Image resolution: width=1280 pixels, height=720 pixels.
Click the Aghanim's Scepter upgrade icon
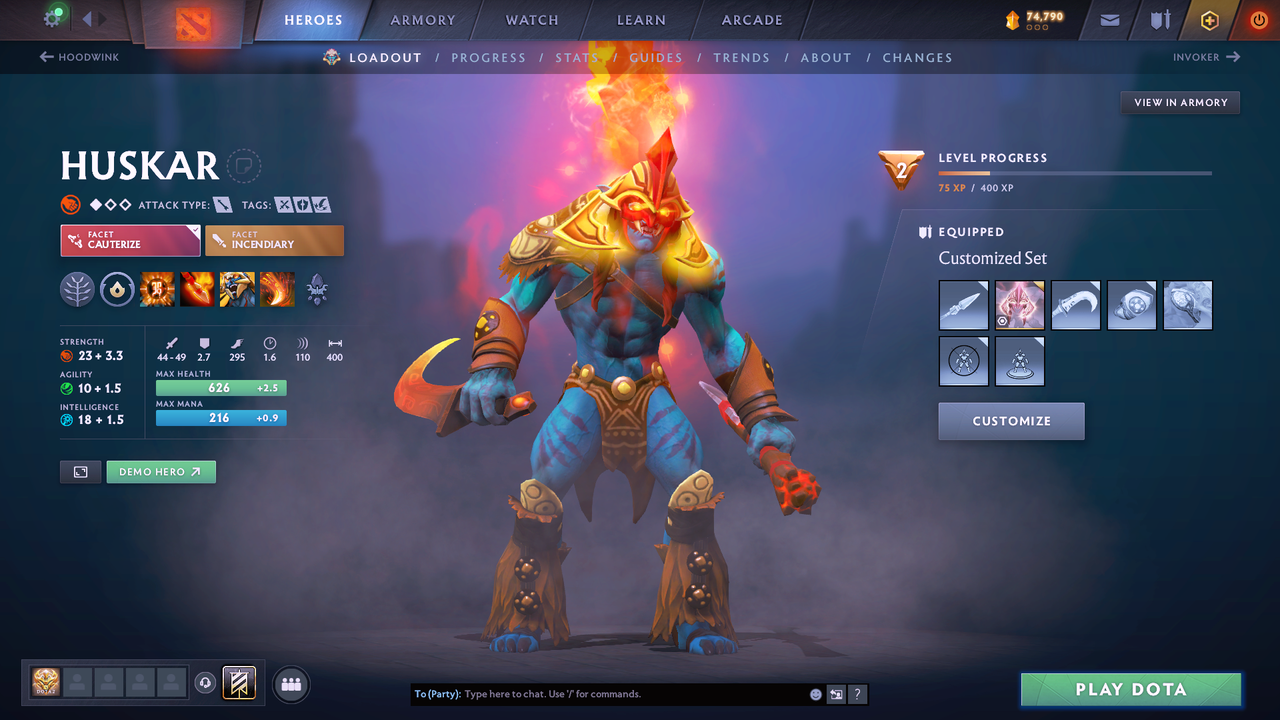[317, 289]
